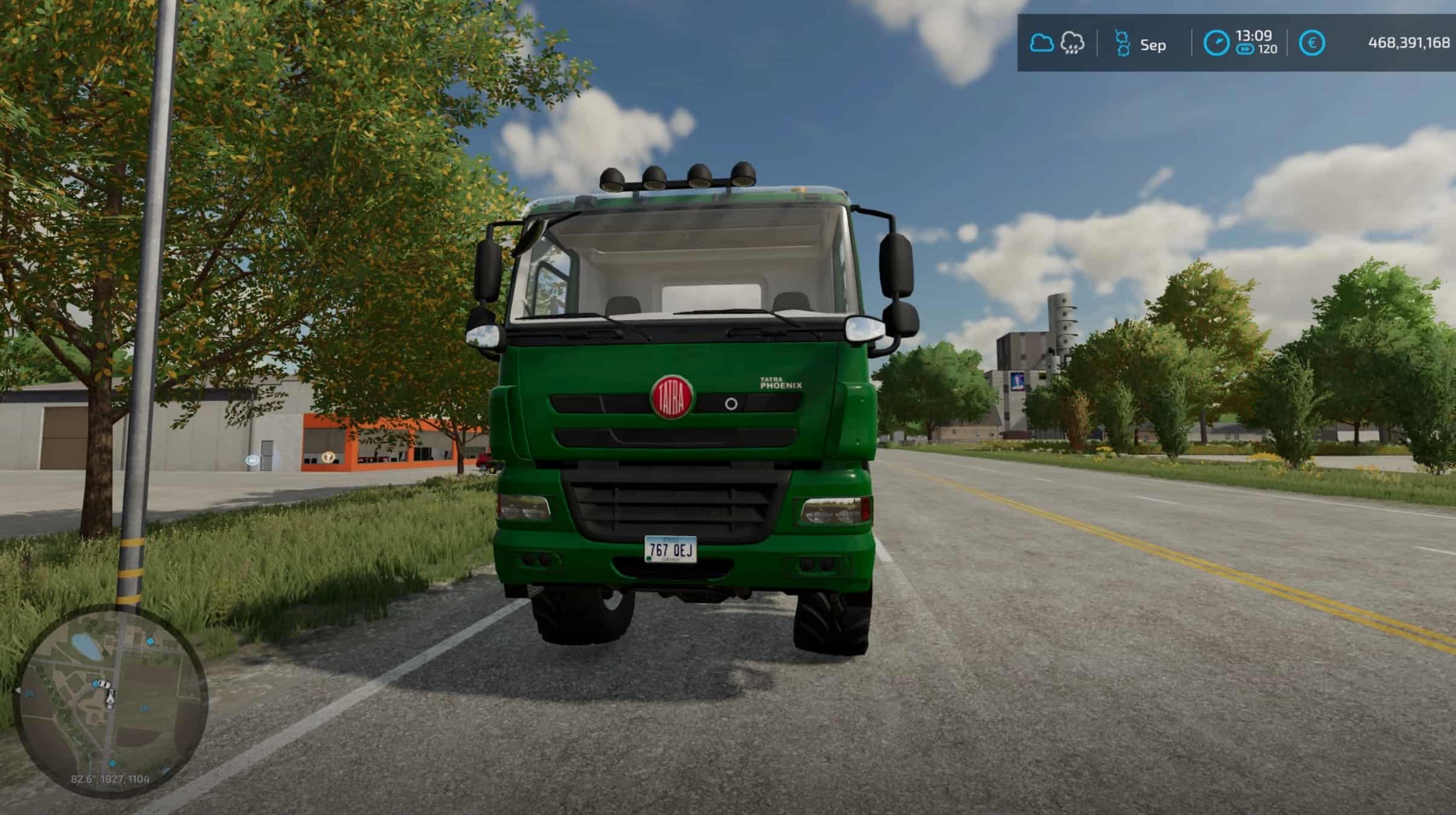Click the clock time-scale icon
This screenshot has height=815, width=1456.
point(1216,43)
